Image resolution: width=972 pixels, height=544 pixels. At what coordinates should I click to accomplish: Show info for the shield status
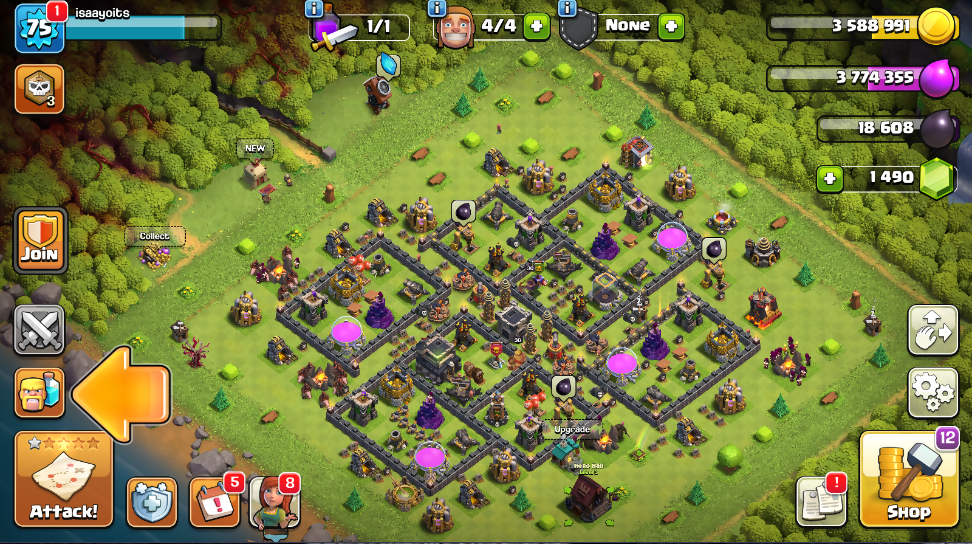(568, 8)
